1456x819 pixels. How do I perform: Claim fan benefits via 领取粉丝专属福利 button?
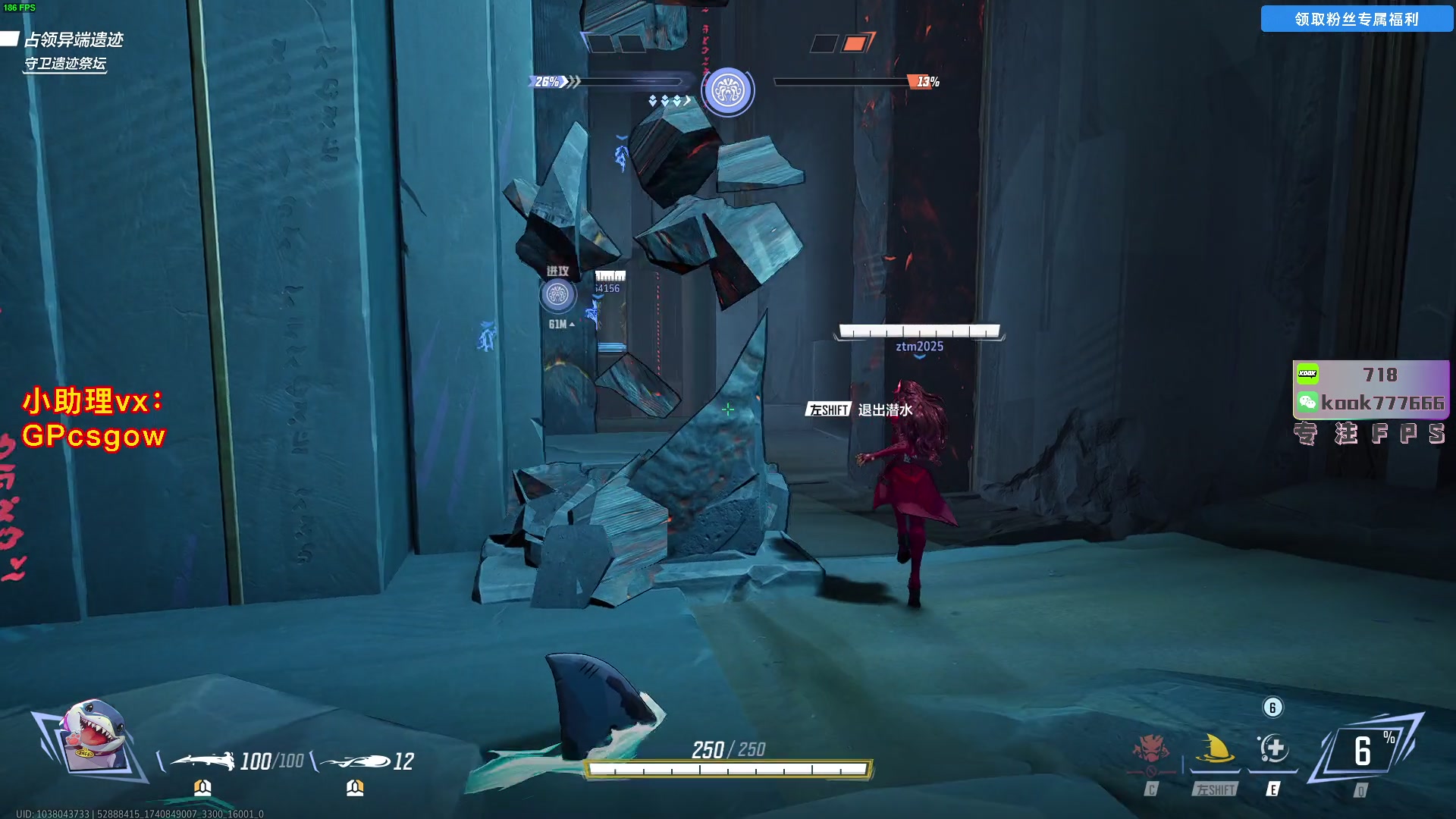coord(1356,19)
